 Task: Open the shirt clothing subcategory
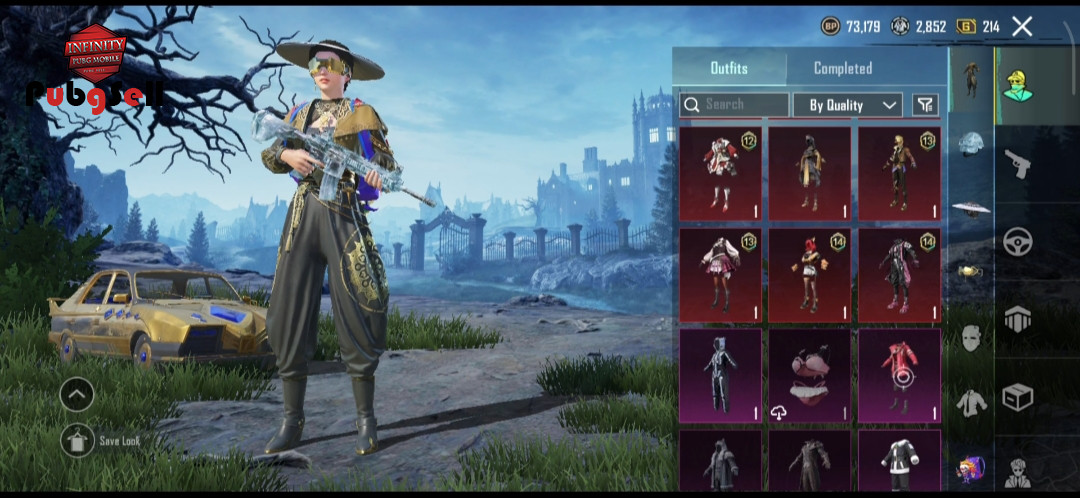point(969,402)
